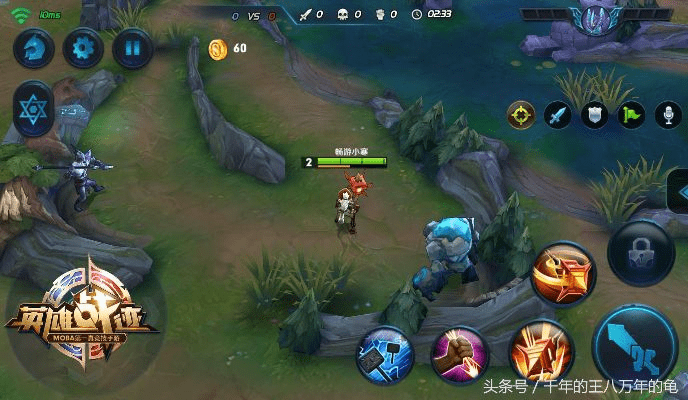Image resolution: width=688 pixels, height=400 pixels.
Task: Use the purple fist skill
Action: tap(460, 353)
